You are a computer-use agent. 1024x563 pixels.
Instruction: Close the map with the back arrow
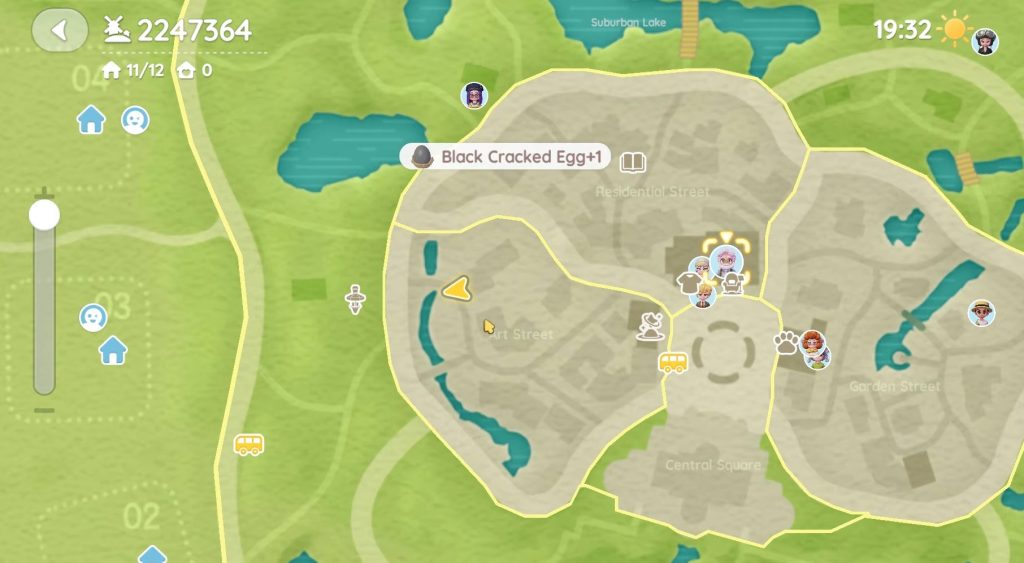click(59, 30)
